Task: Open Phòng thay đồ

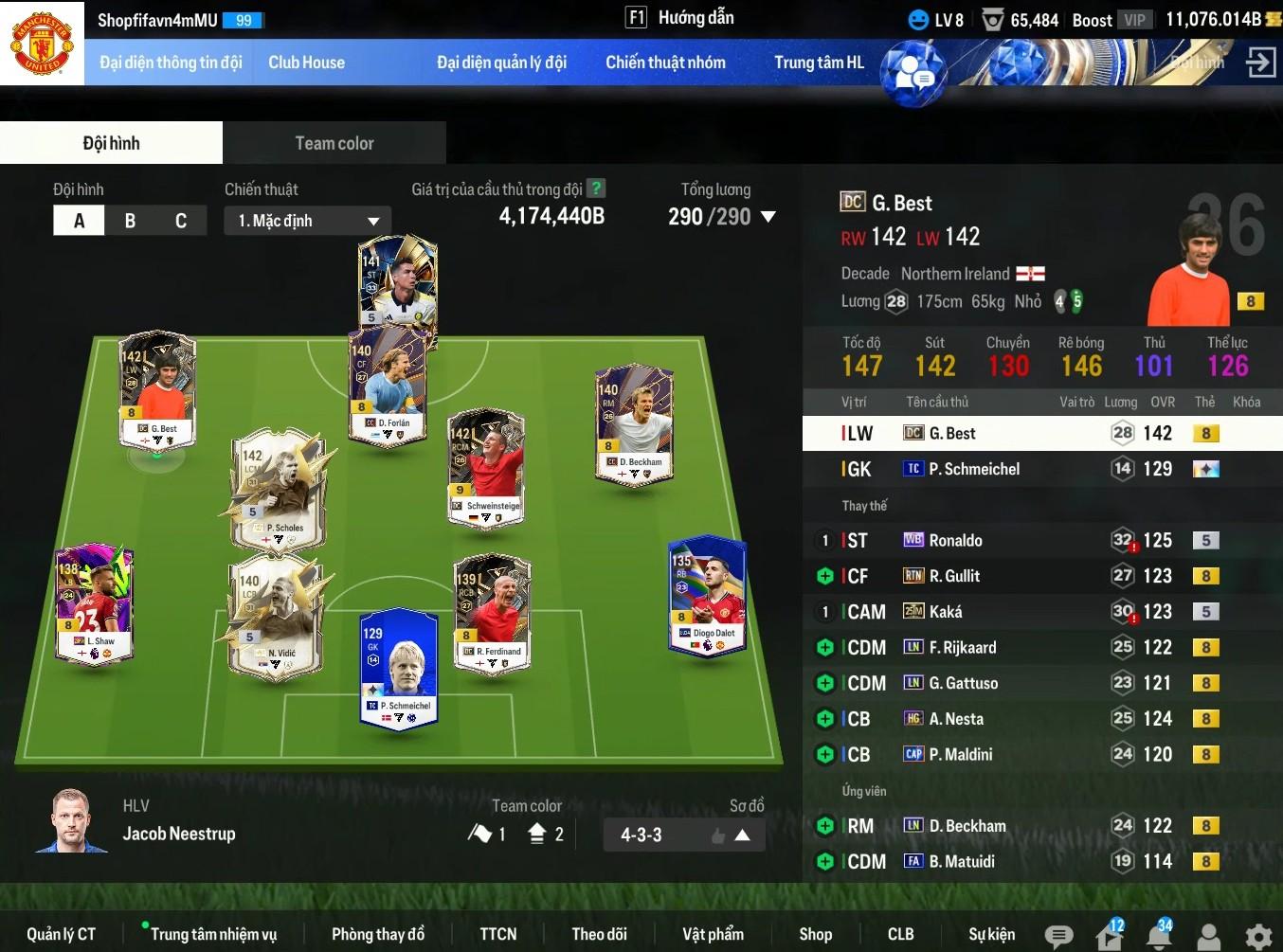Action: pos(377,934)
